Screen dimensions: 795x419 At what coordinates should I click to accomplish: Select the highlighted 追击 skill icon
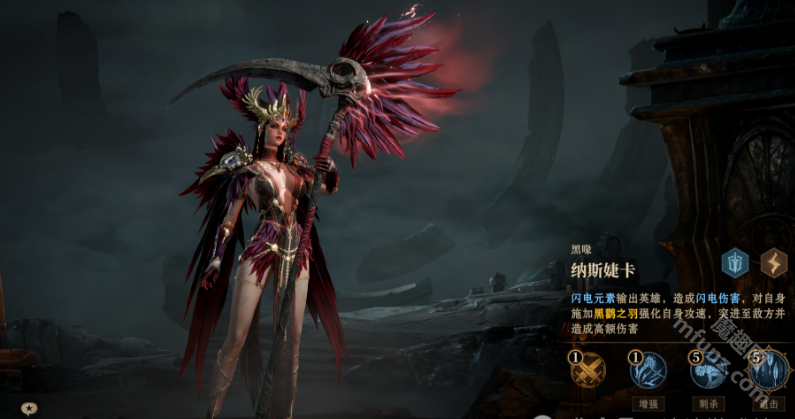[768, 371]
